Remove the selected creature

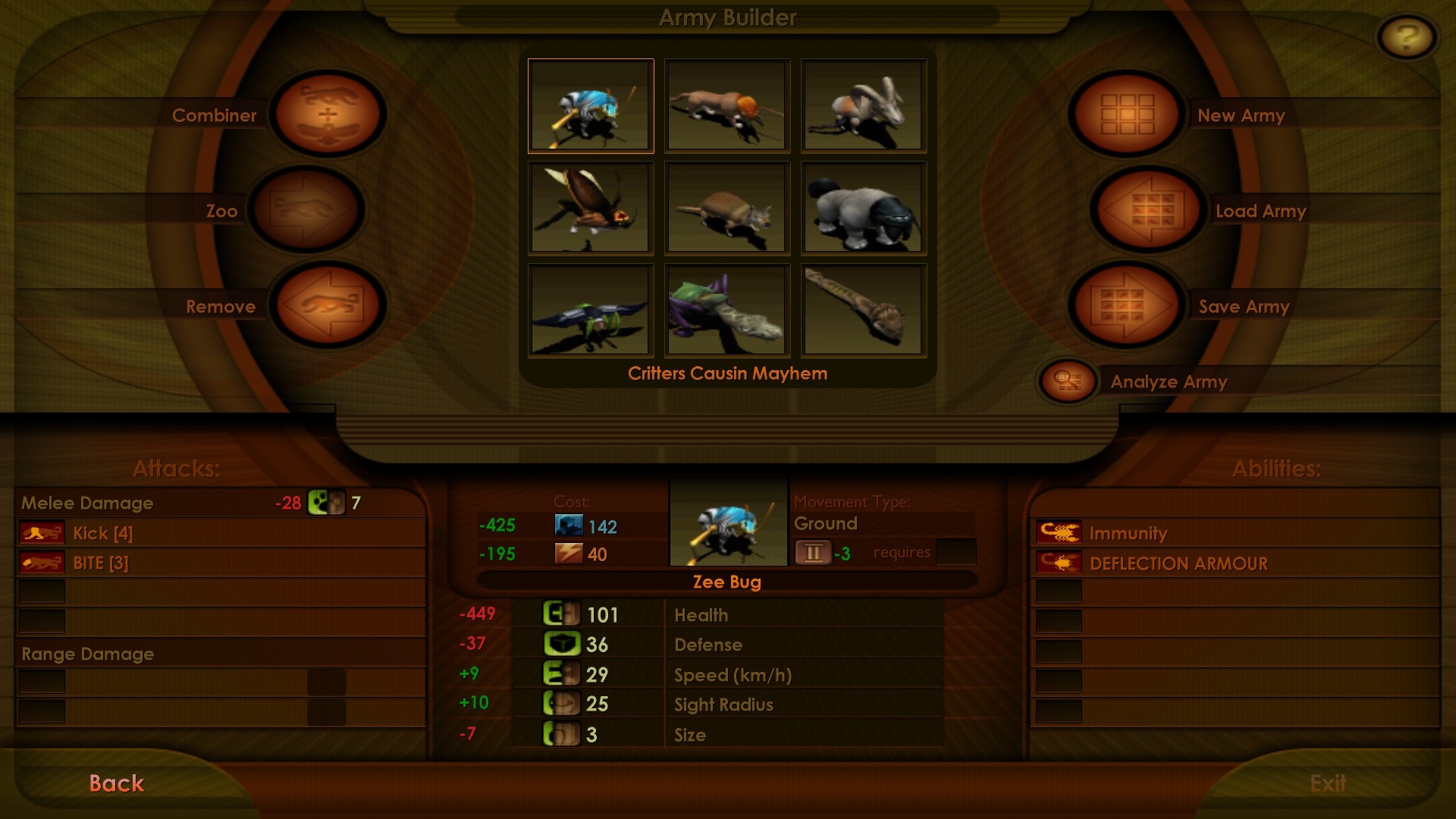point(328,306)
